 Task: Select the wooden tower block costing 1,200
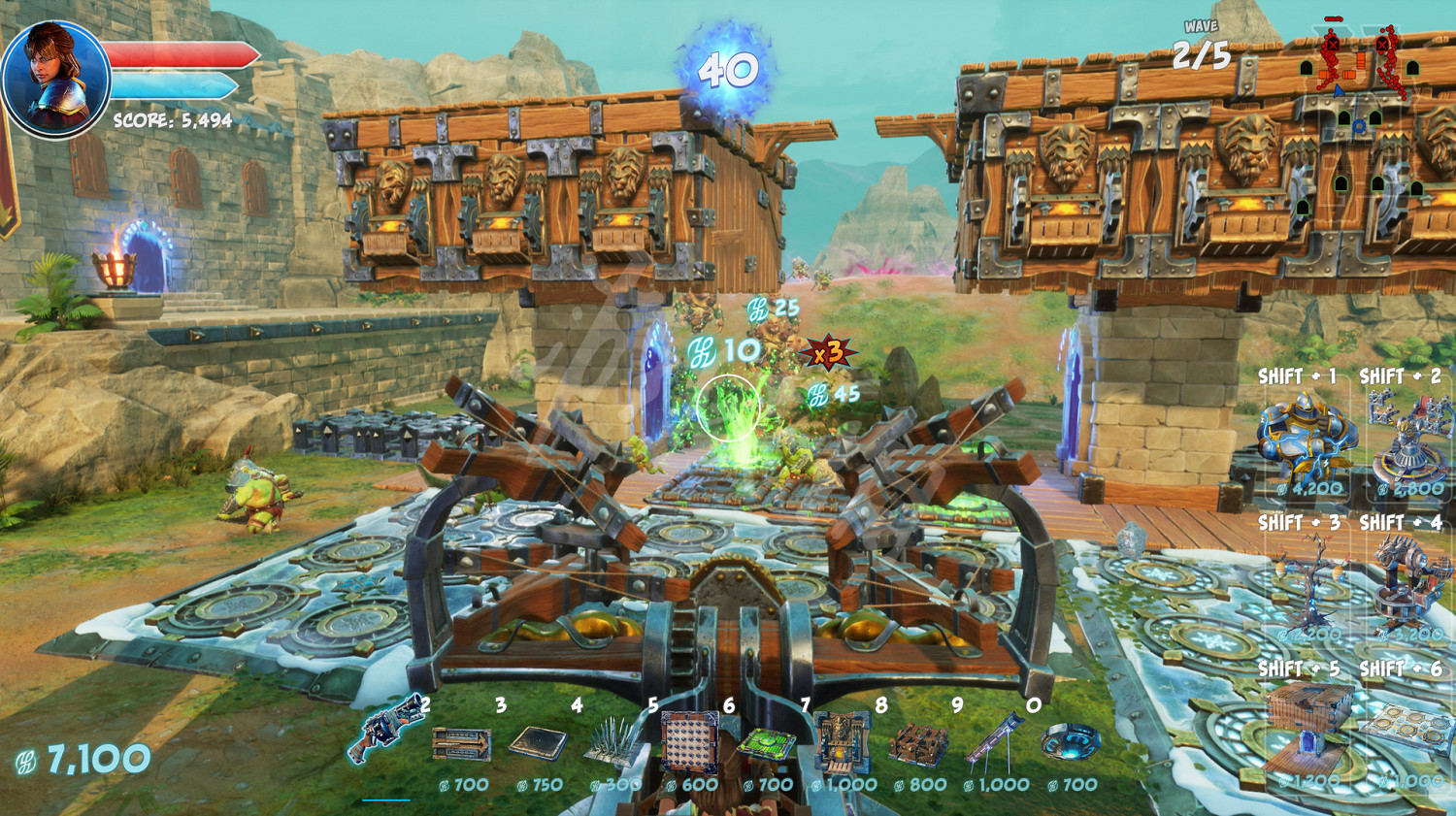1307,728
